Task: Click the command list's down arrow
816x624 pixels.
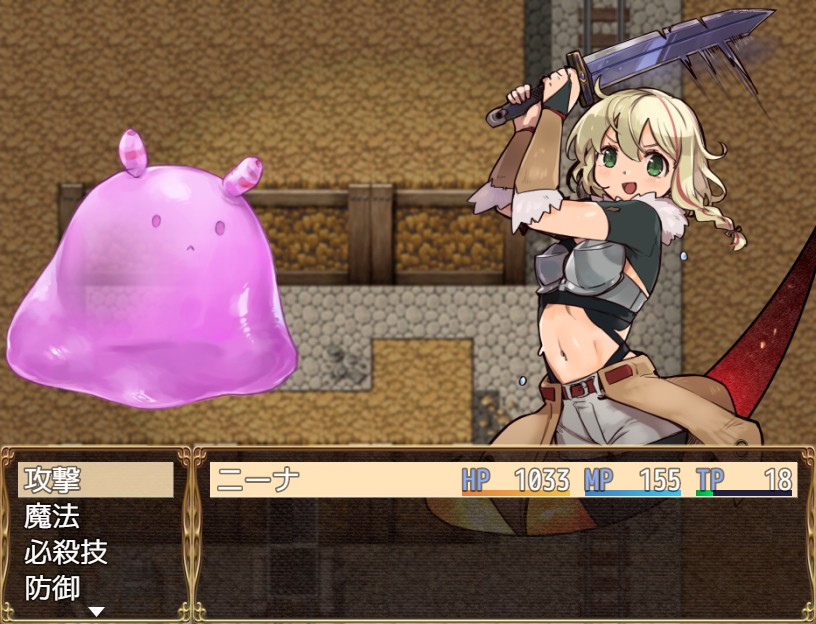Action: click(96, 611)
